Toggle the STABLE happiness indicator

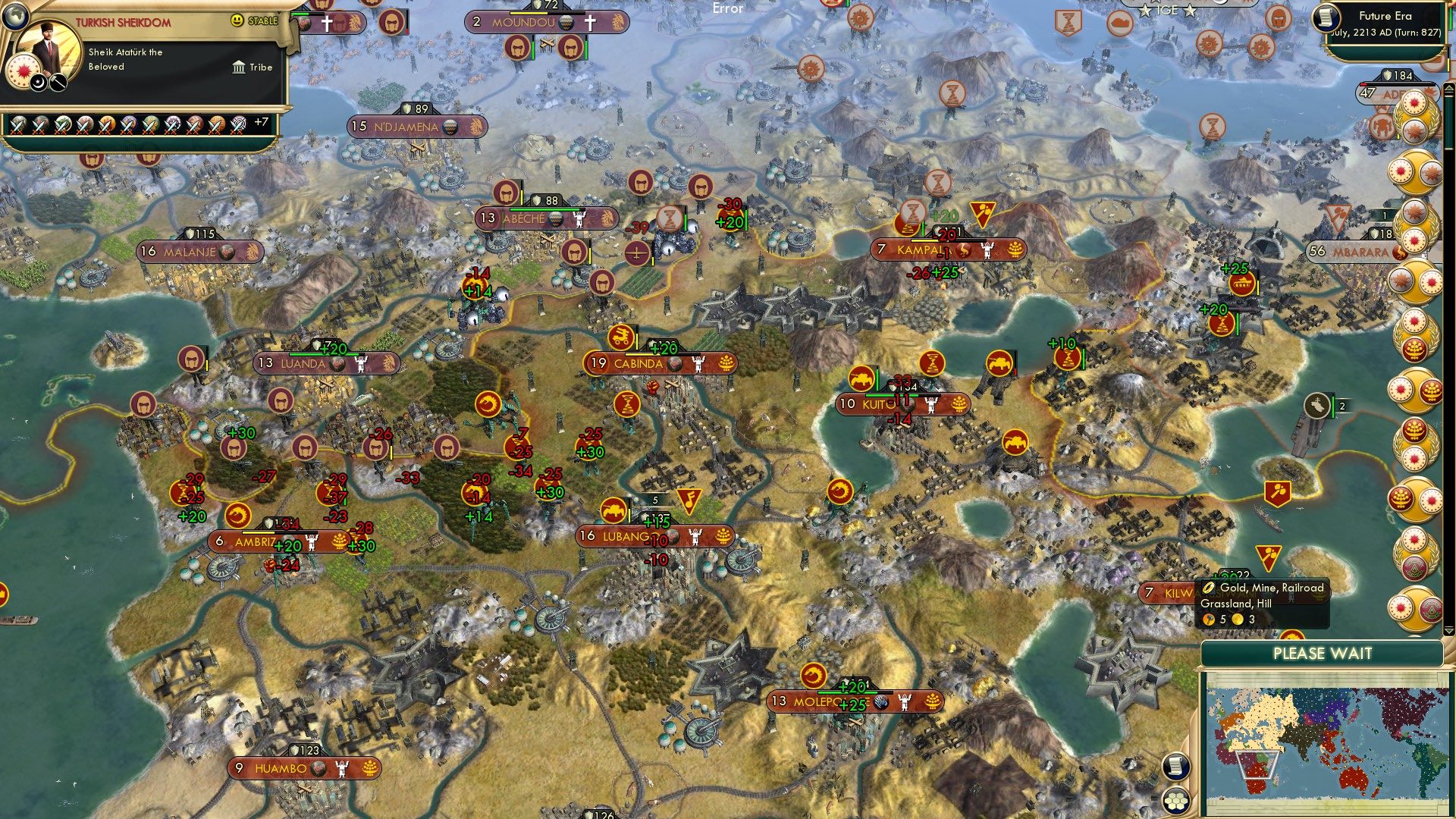point(237,22)
